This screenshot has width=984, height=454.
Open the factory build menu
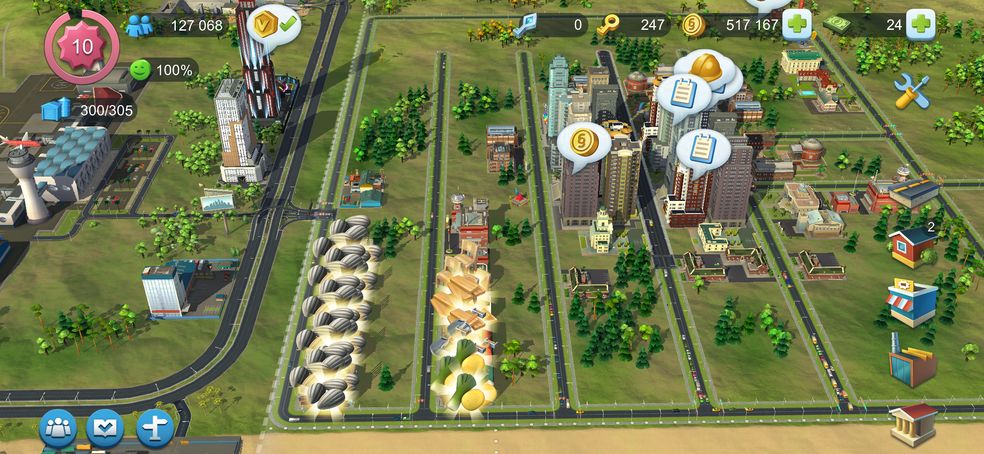click(912, 360)
